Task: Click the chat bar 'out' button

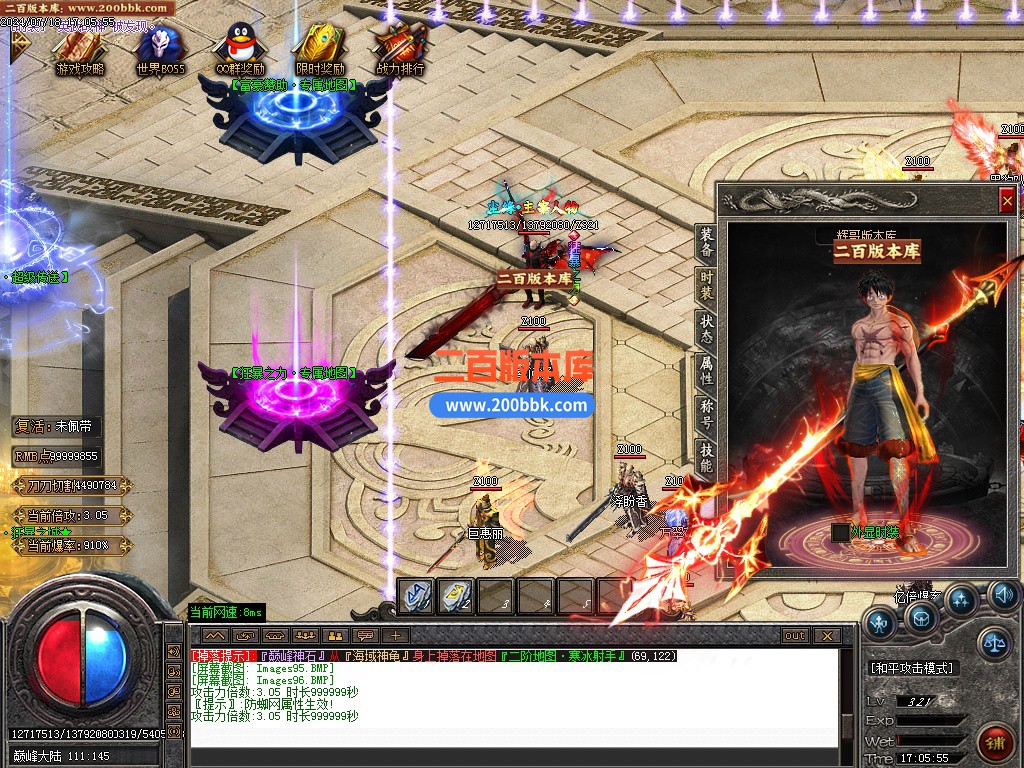Action: [795, 635]
